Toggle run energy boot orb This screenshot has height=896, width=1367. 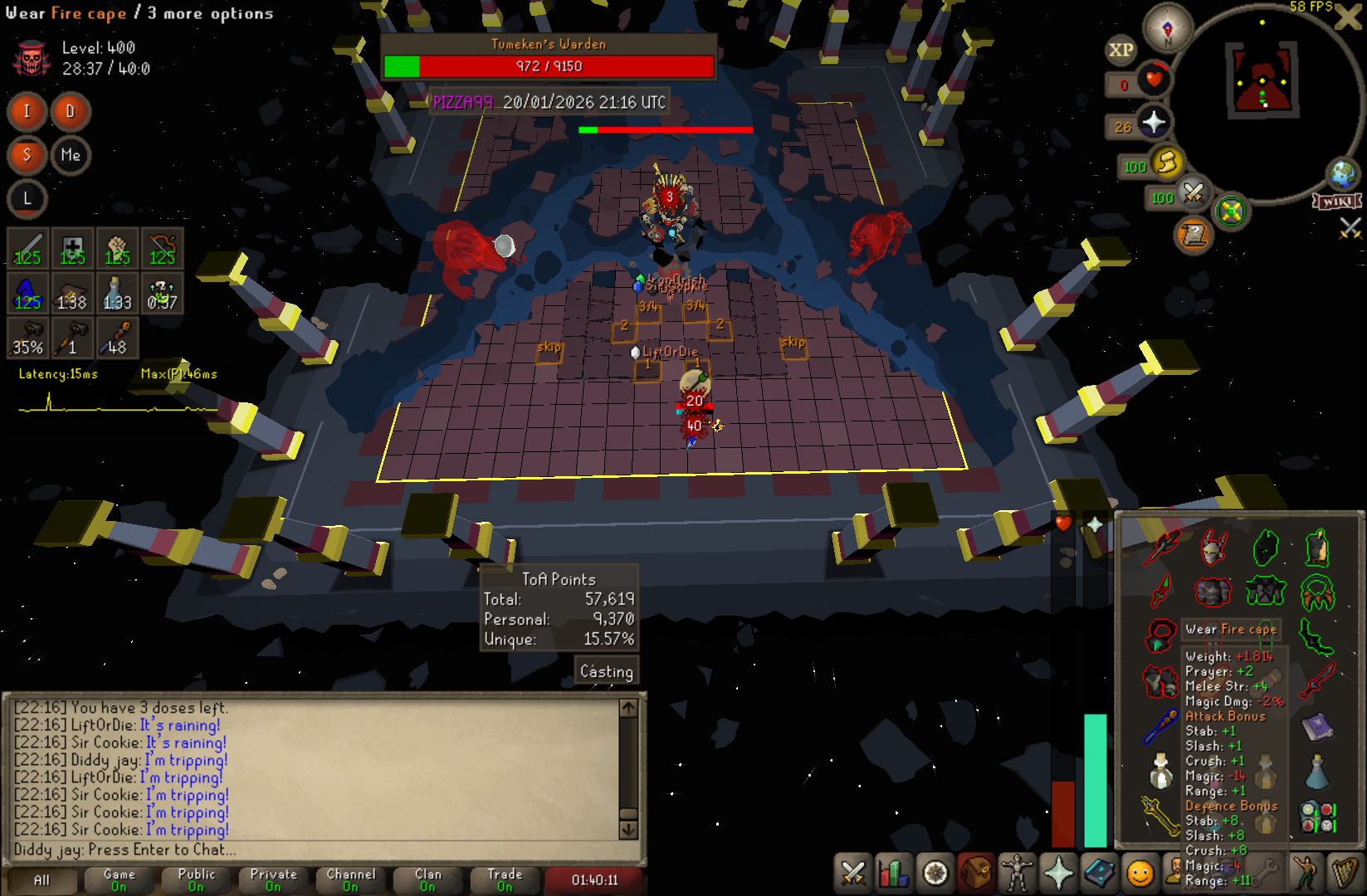pyautogui.click(x=1168, y=162)
